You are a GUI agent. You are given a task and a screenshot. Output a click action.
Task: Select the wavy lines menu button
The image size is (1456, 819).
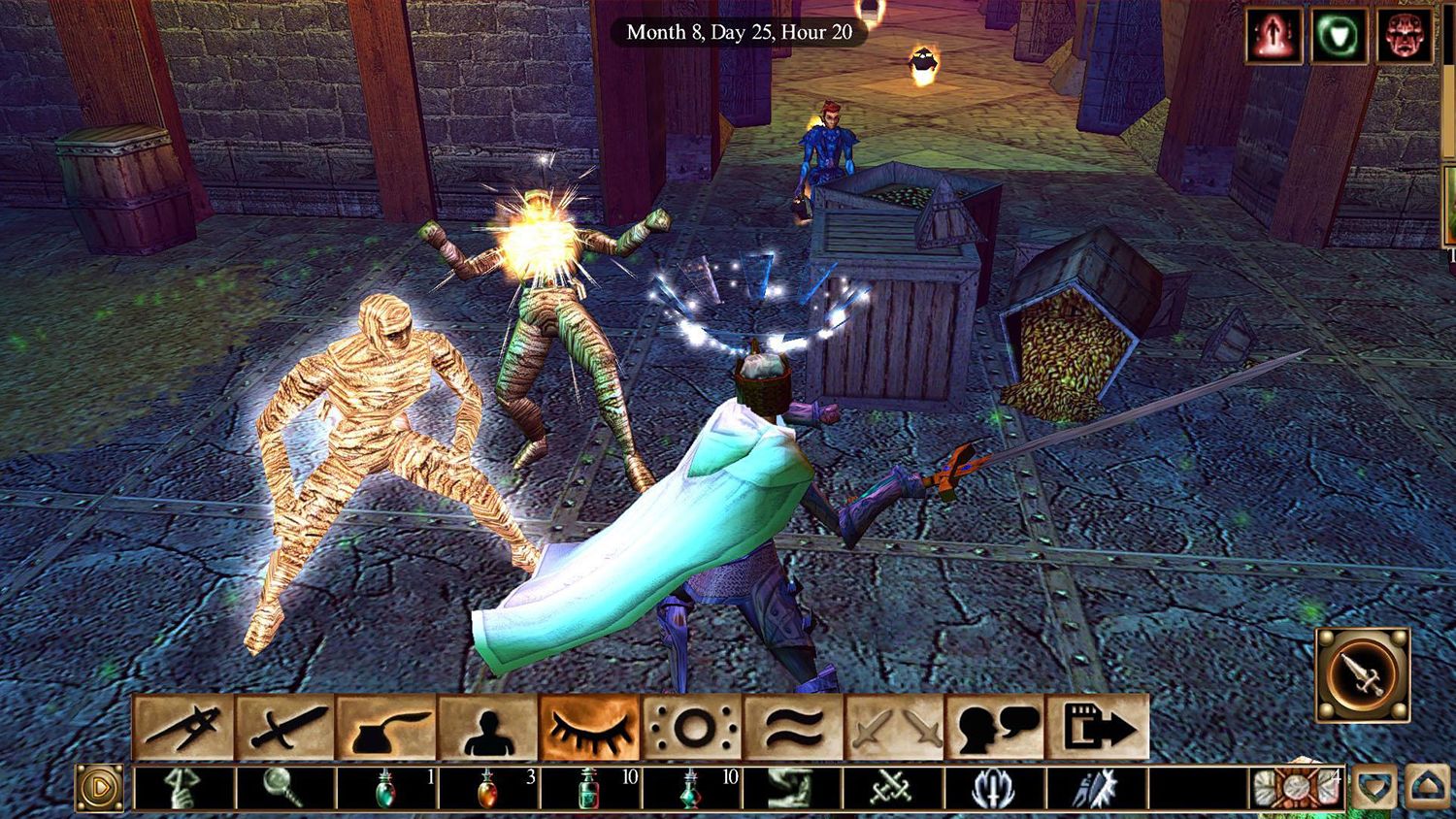(794, 728)
